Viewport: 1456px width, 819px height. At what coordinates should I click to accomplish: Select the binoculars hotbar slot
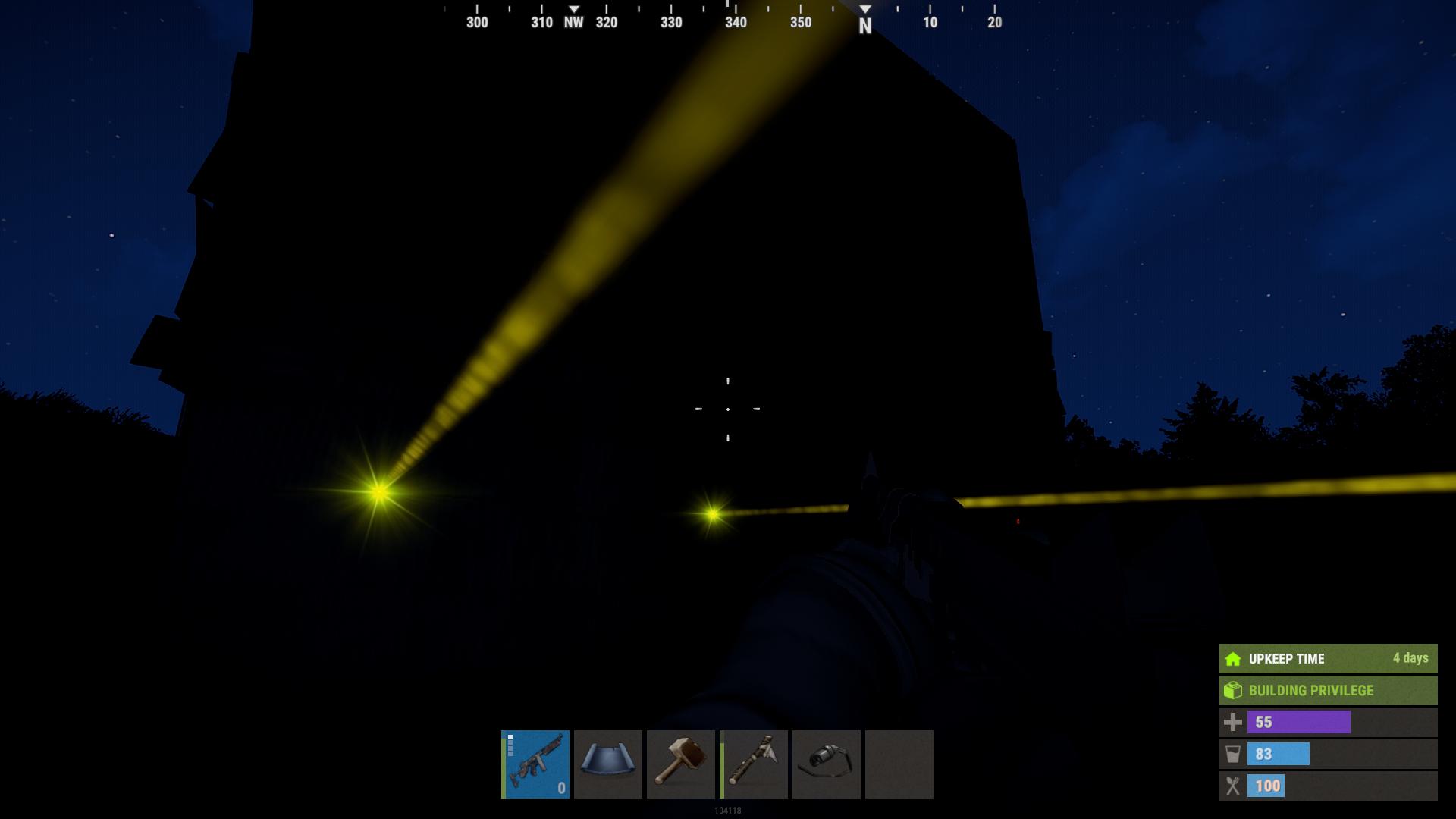pos(827,764)
